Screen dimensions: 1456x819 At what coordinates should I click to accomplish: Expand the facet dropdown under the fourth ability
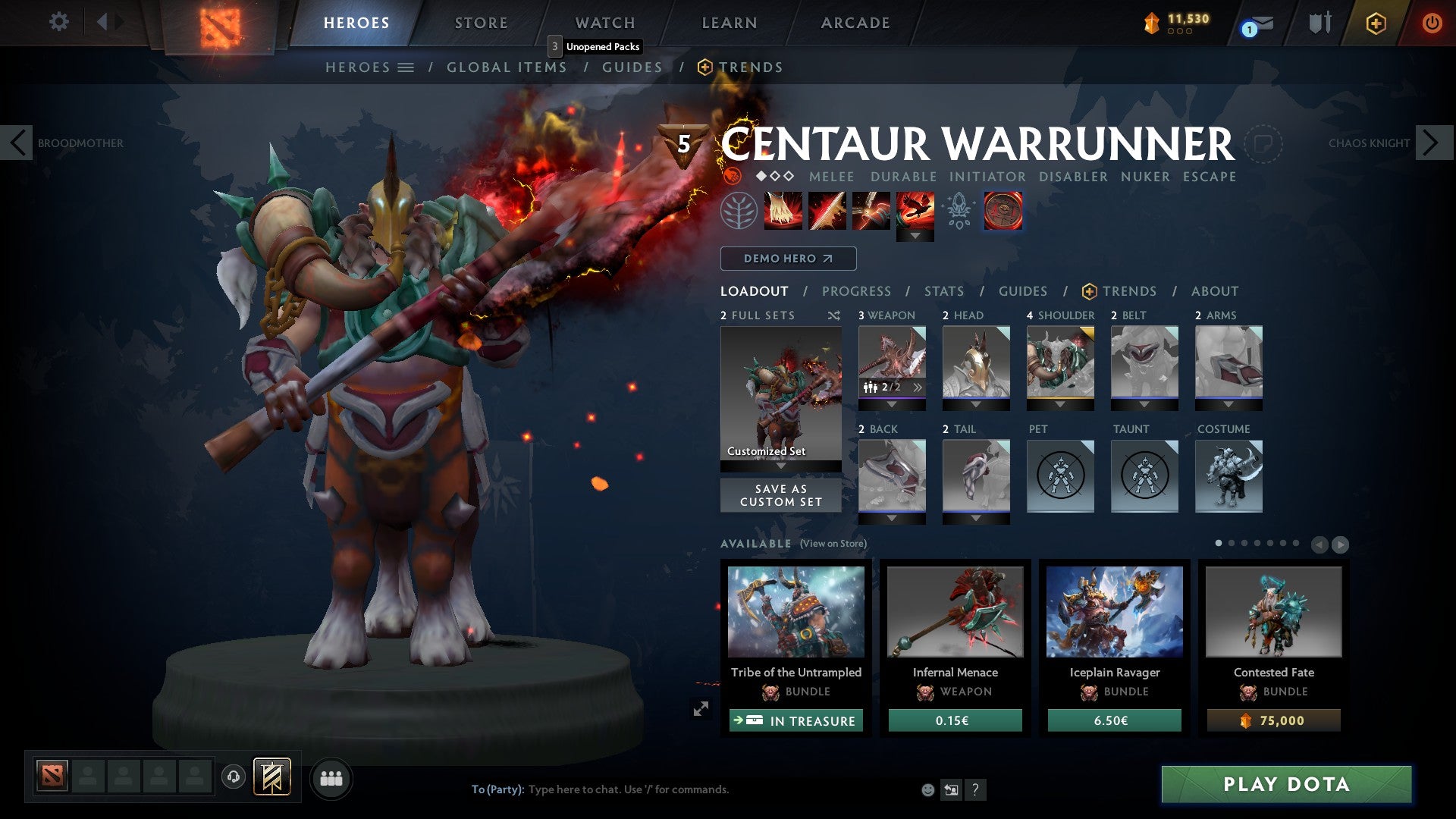(916, 236)
